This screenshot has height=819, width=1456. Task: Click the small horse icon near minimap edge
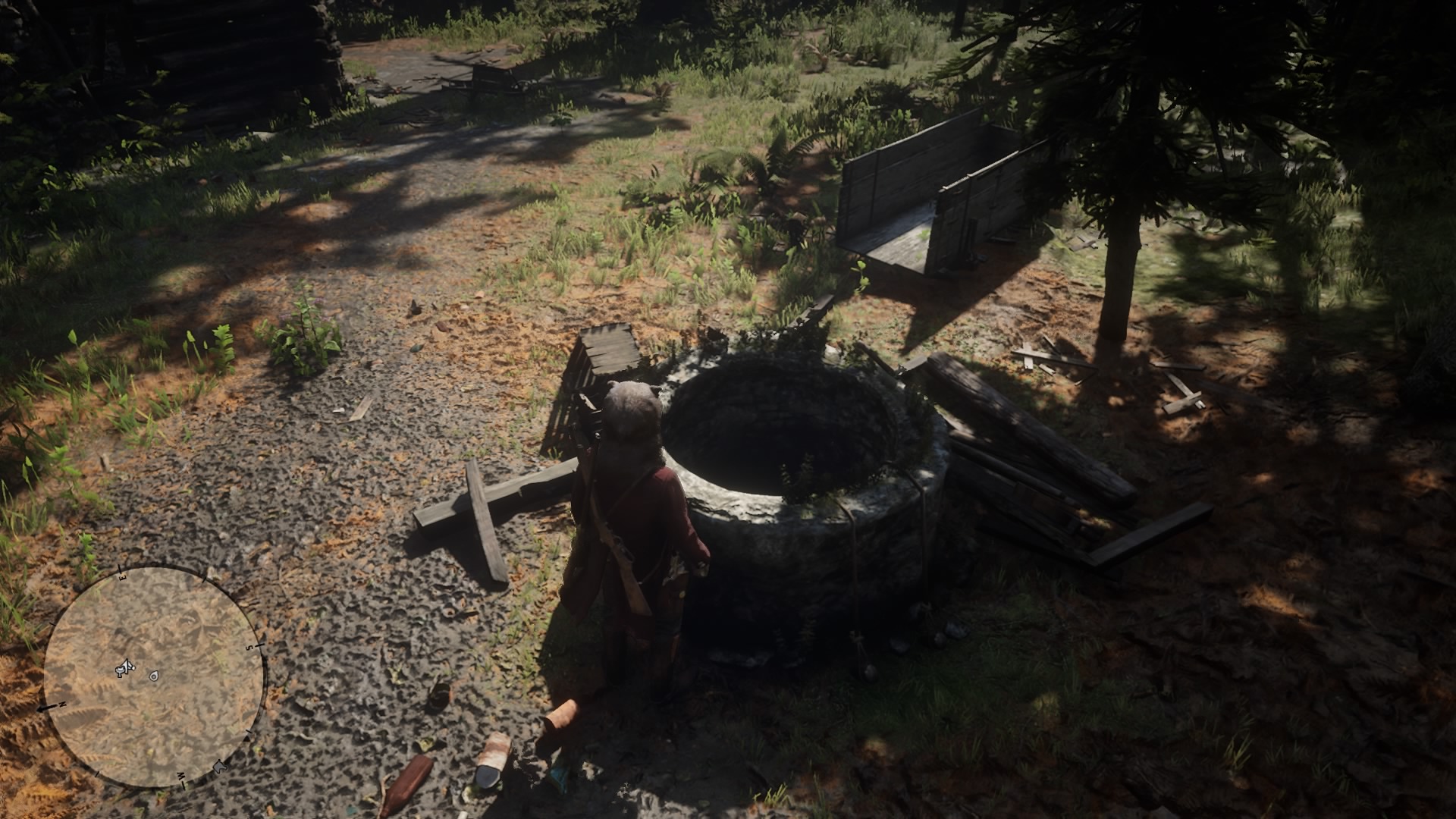click(219, 767)
